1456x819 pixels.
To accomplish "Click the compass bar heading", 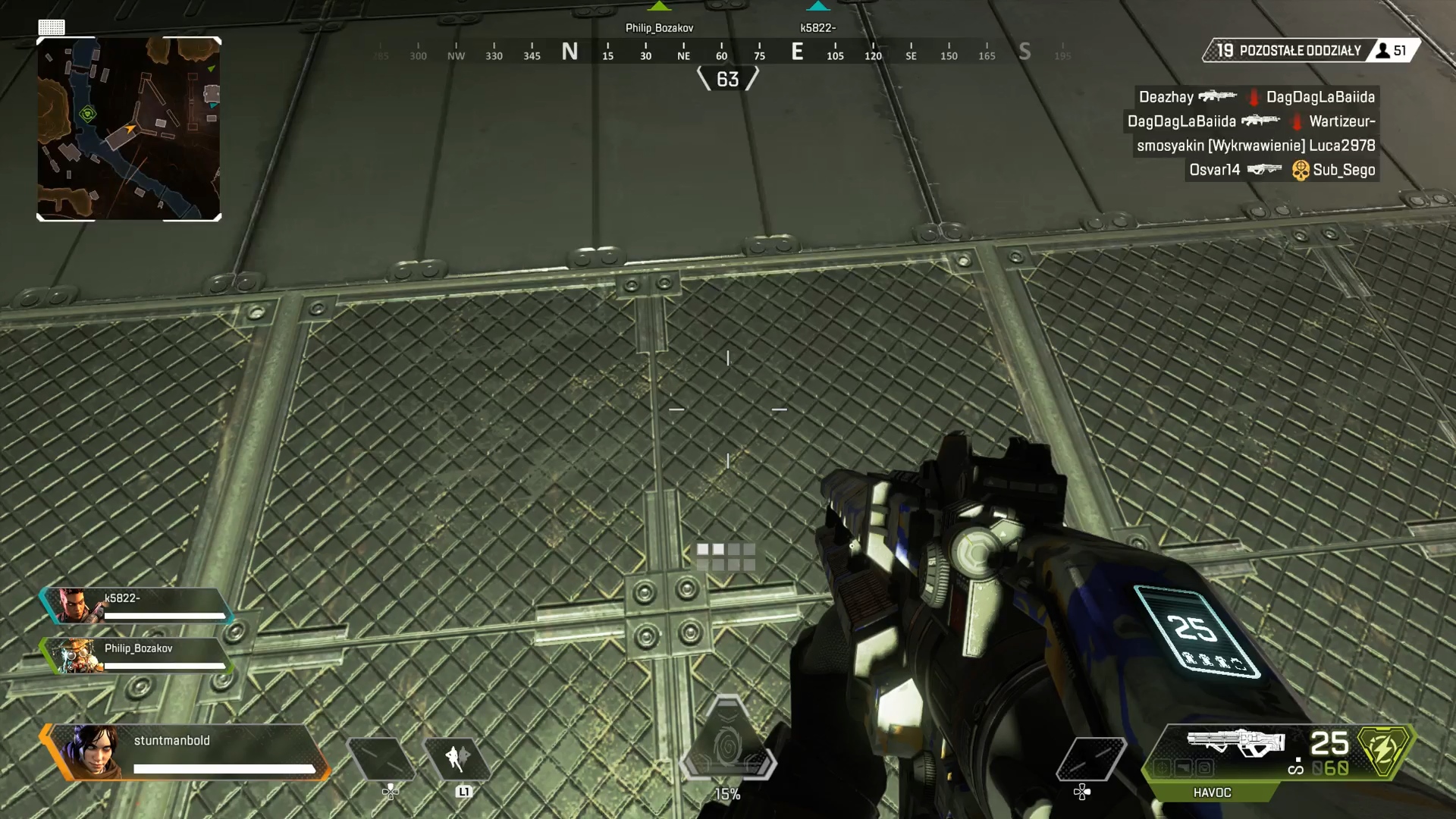I will click(x=727, y=79).
